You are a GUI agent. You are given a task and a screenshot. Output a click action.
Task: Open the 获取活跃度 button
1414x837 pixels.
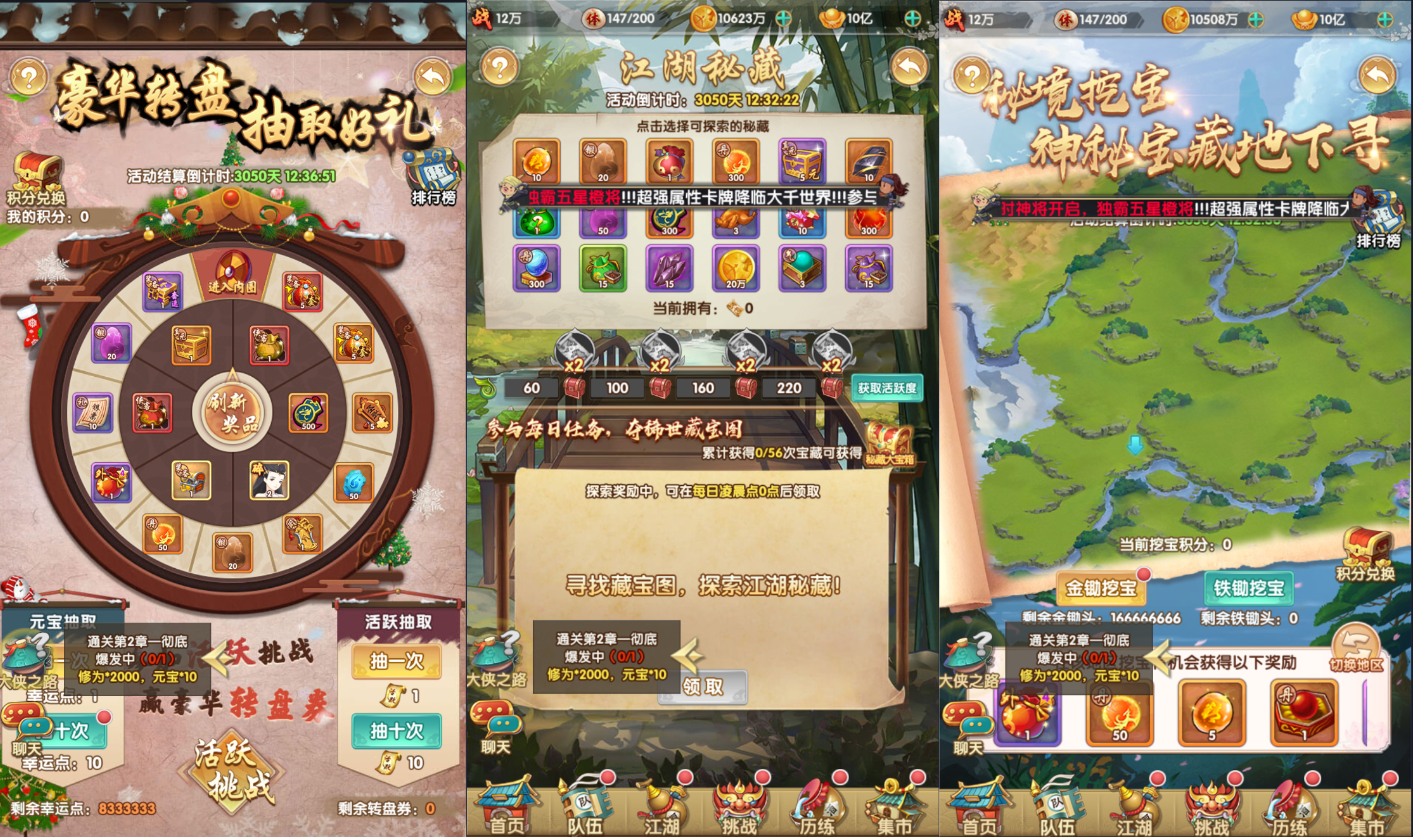click(x=886, y=388)
